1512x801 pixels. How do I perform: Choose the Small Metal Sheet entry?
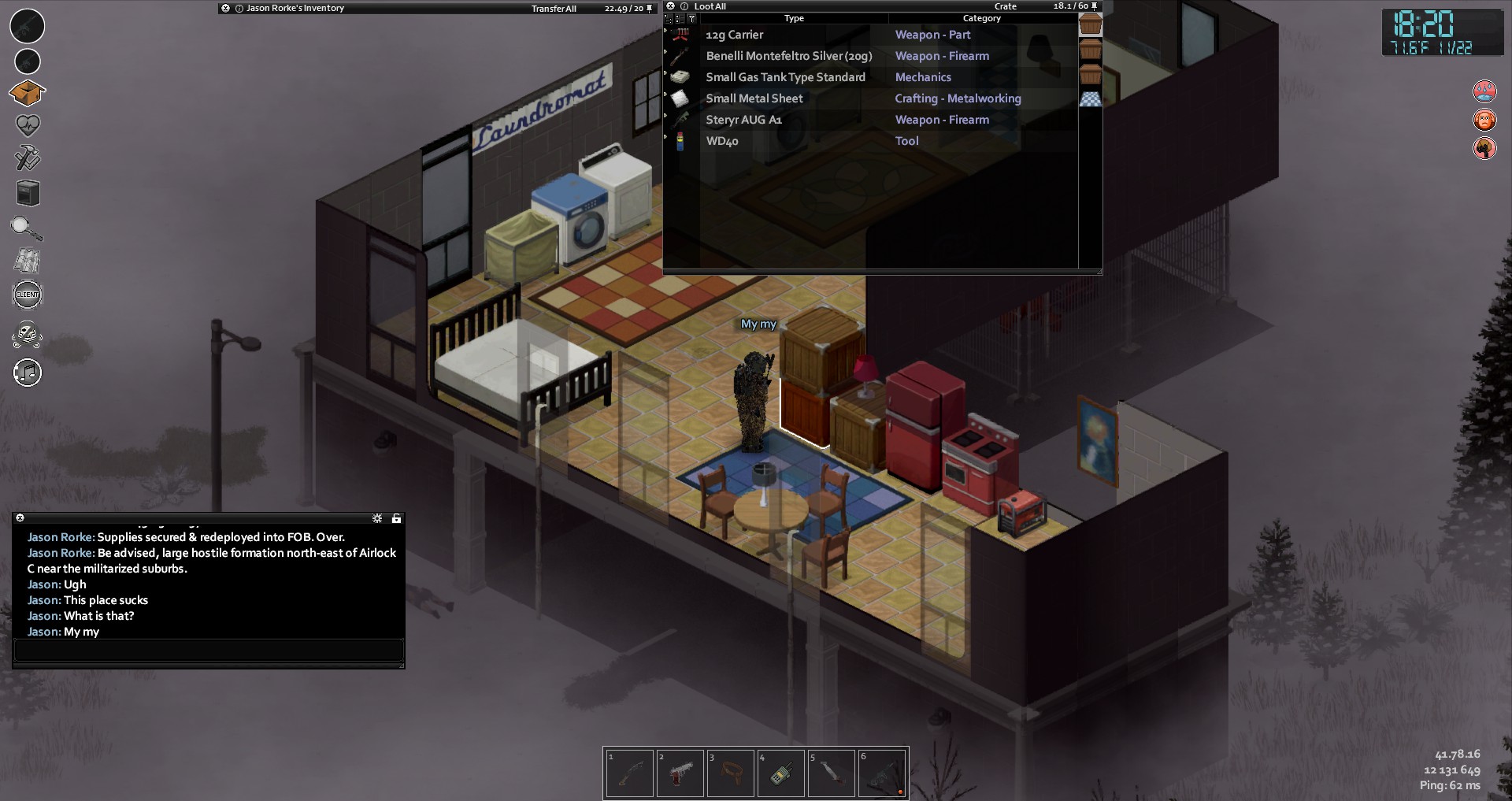[x=754, y=98]
